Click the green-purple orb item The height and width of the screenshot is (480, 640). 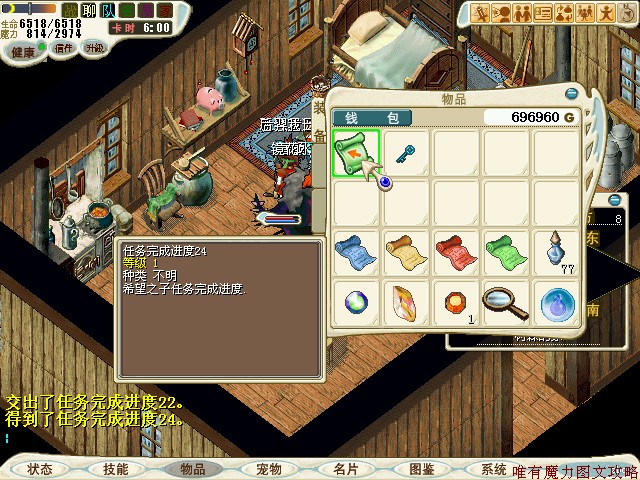point(355,301)
